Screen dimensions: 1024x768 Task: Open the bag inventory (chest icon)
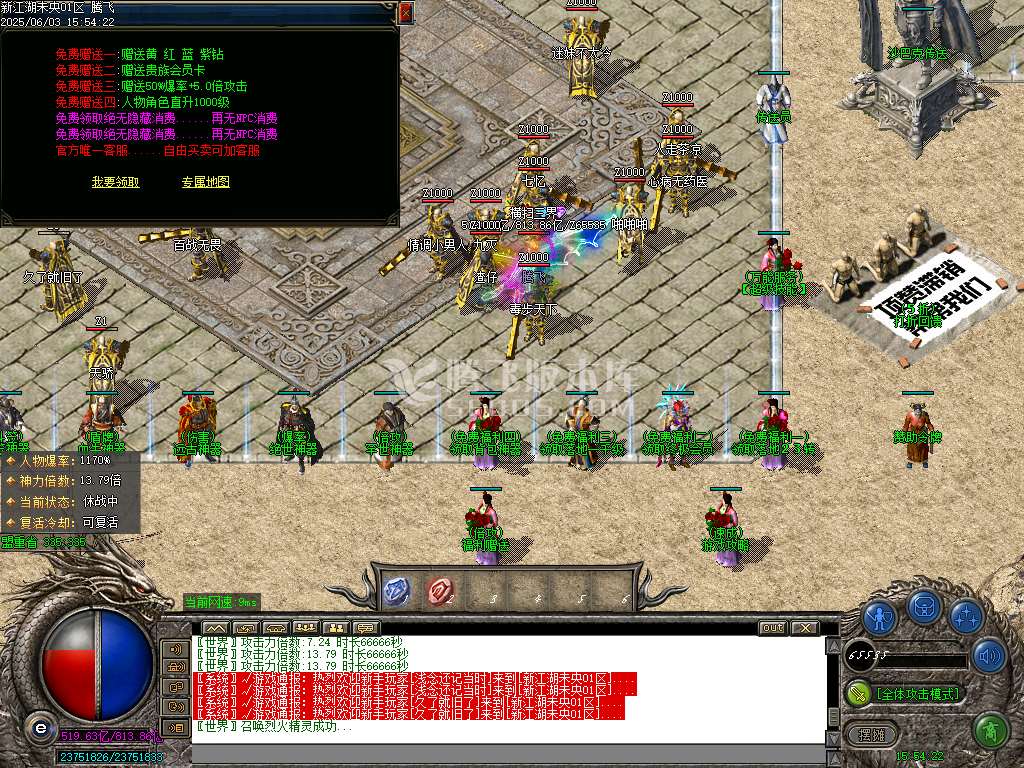pos(925,607)
